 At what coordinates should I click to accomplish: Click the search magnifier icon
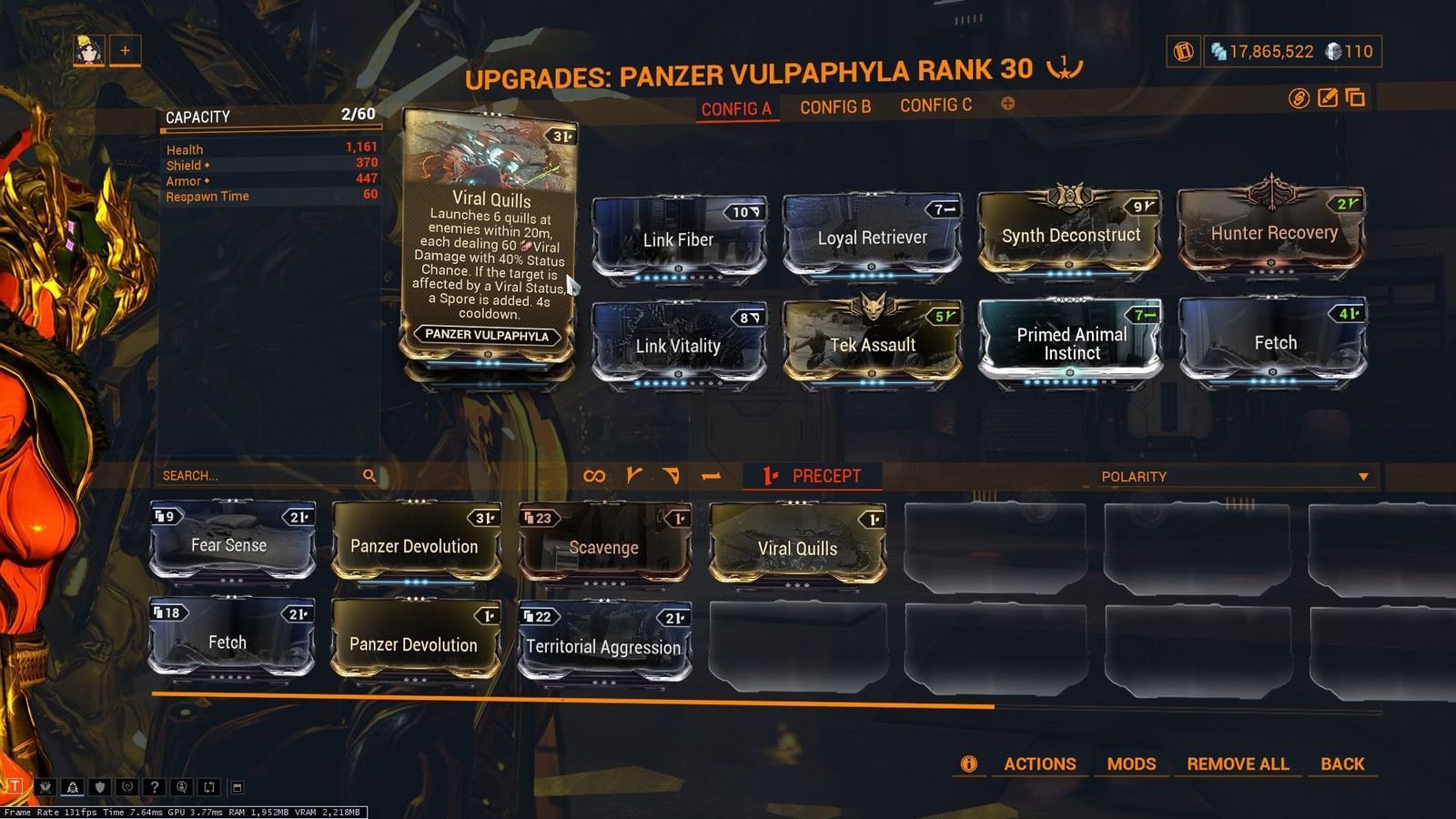[369, 475]
